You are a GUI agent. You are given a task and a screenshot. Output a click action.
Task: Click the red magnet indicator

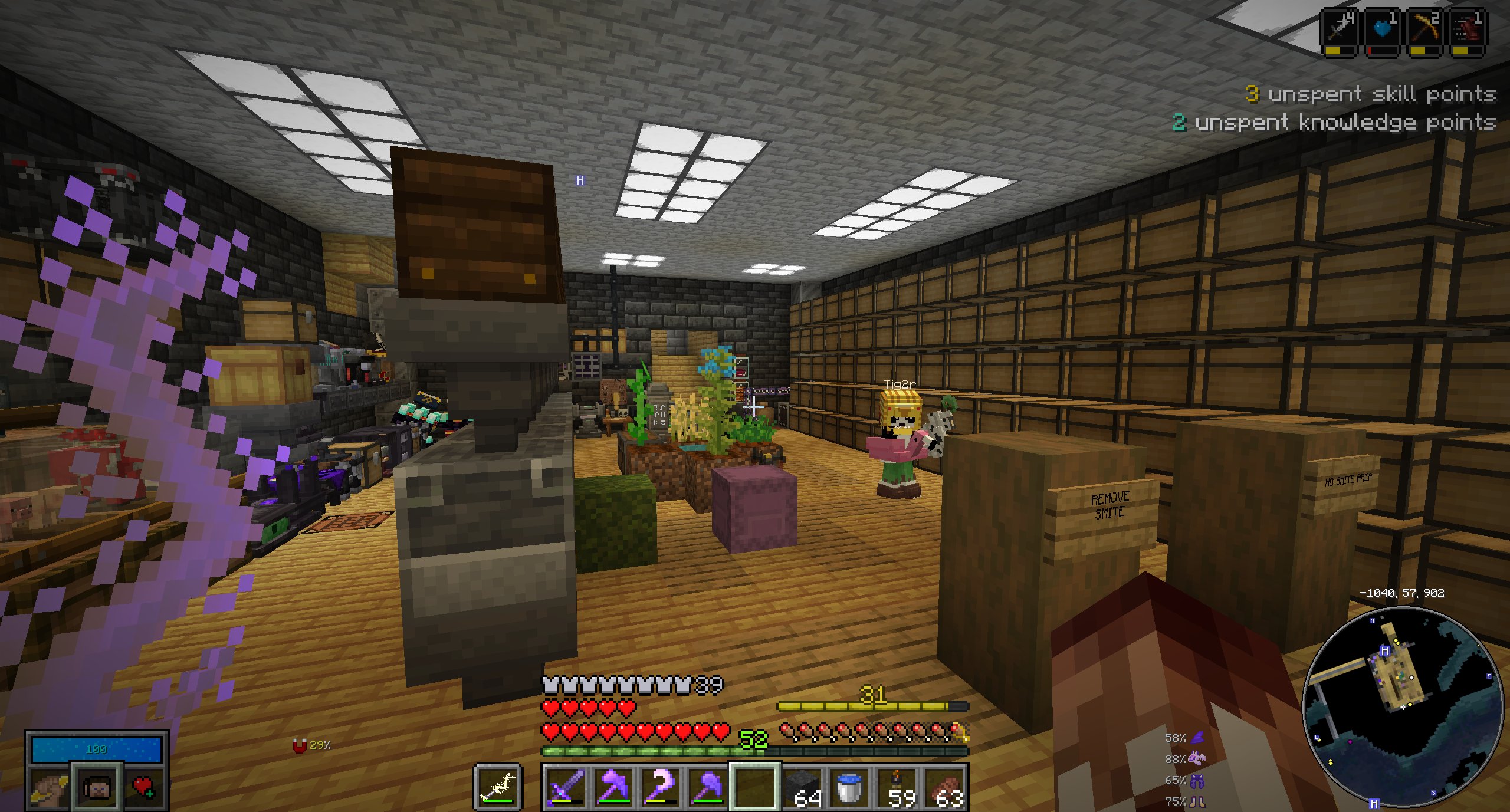click(300, 746)
